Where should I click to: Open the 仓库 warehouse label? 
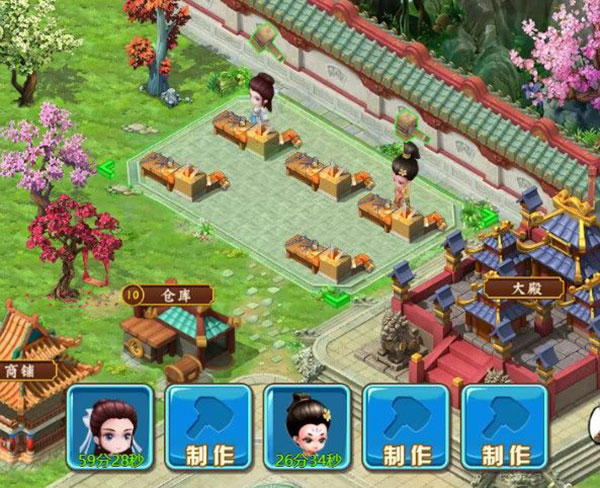(167, 295)
